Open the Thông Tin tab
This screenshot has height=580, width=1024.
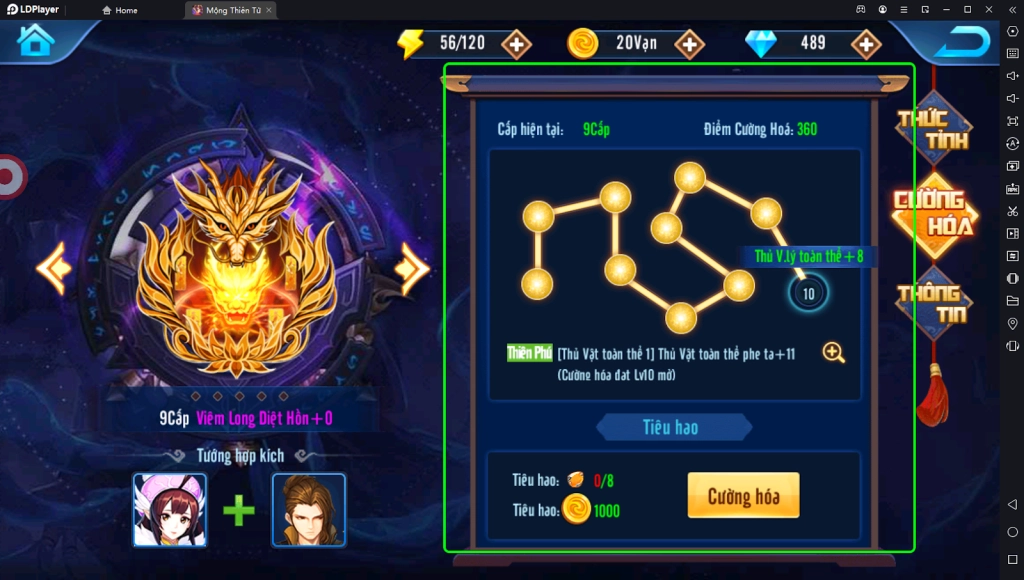932,303
